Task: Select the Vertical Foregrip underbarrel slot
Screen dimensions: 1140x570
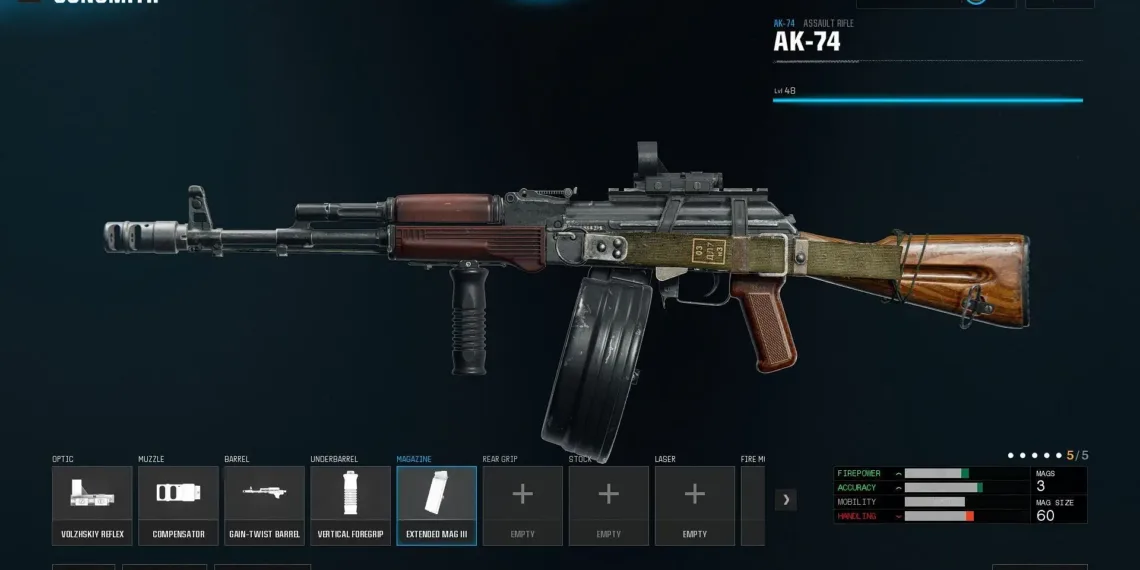Action: pyautogui.click(x=350, y=505)
